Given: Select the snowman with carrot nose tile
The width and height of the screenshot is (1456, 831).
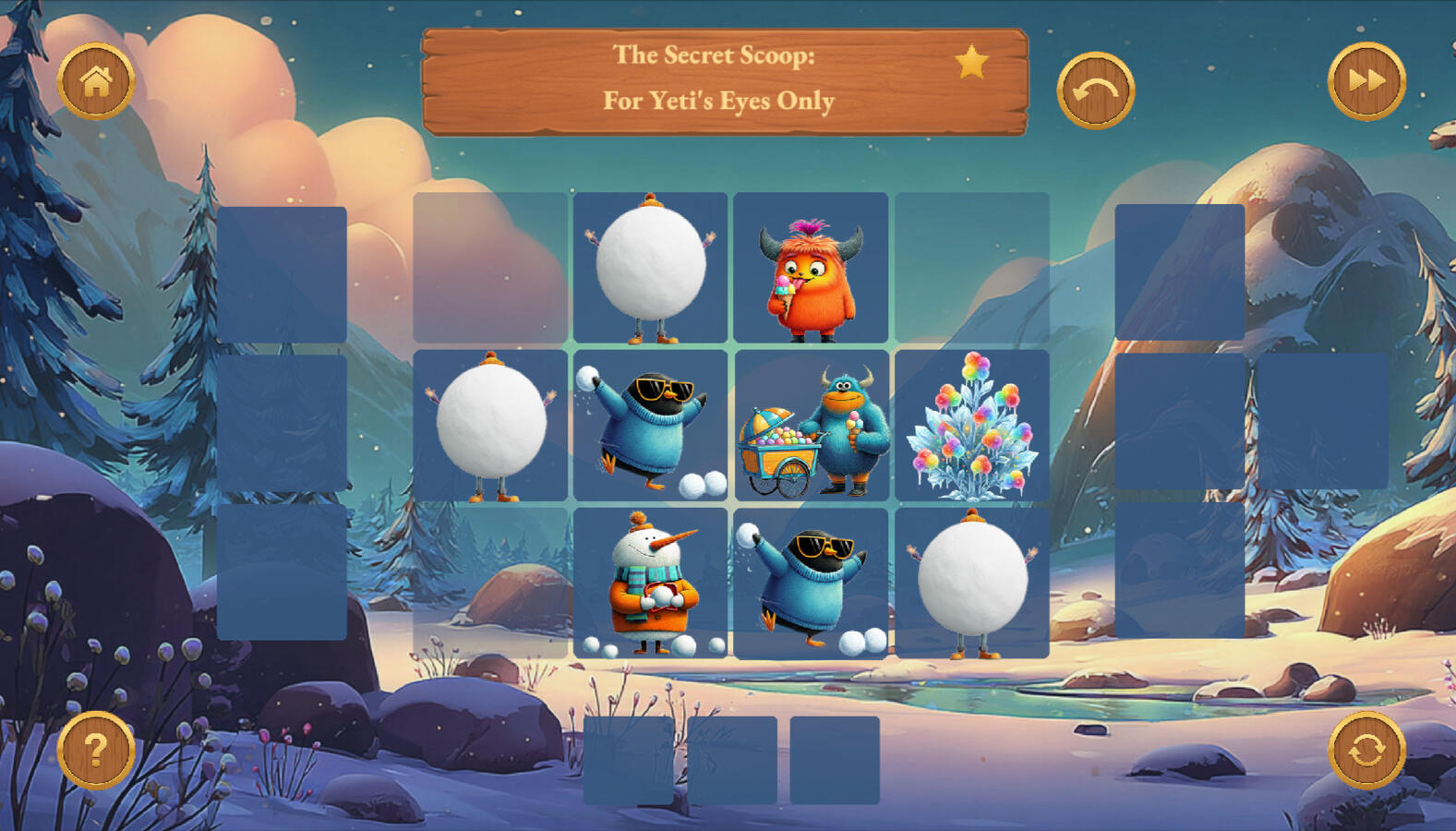Looking at the screenshot, I should pos(650,584).
